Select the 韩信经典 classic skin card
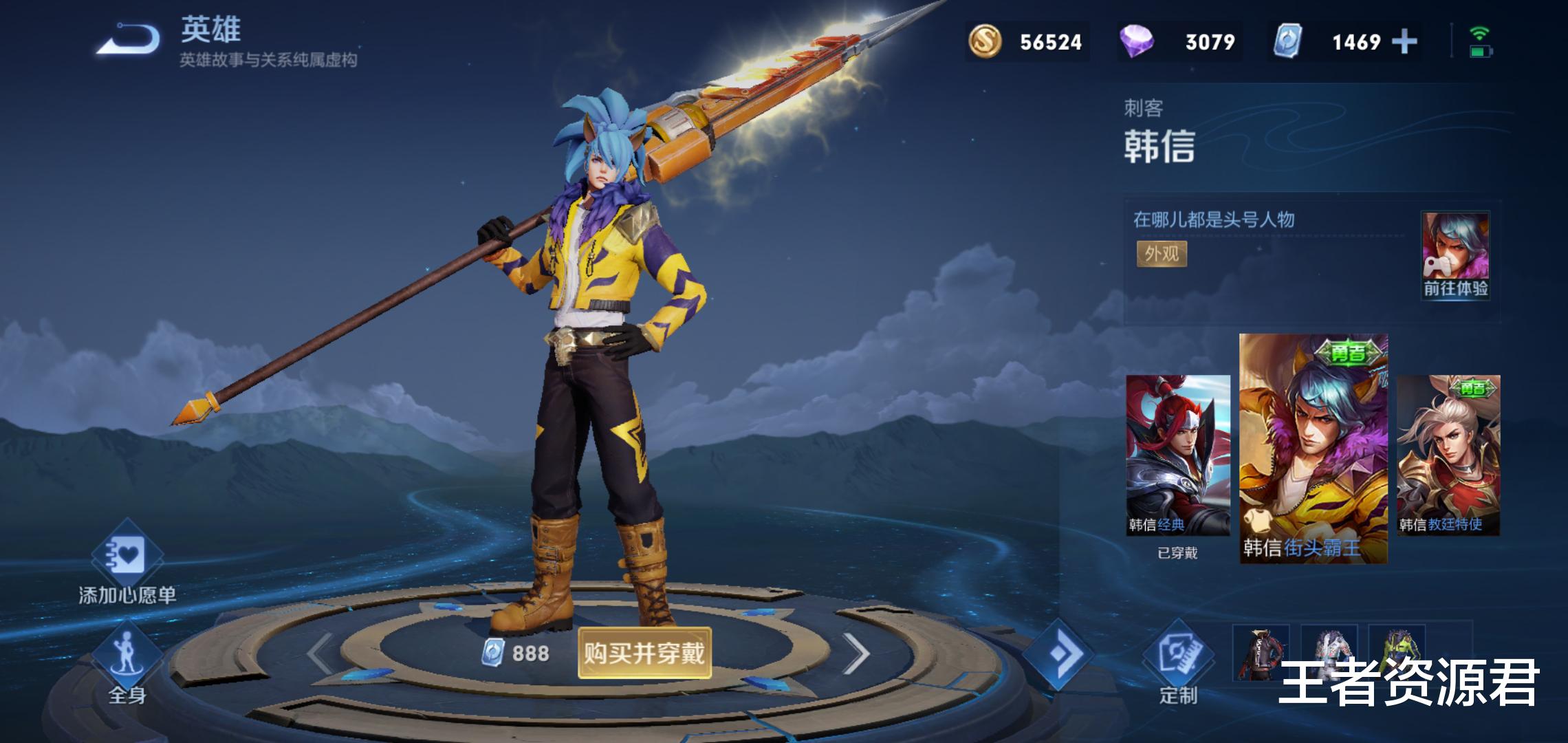This screenshot has height=743, width=1568. 1177,455
